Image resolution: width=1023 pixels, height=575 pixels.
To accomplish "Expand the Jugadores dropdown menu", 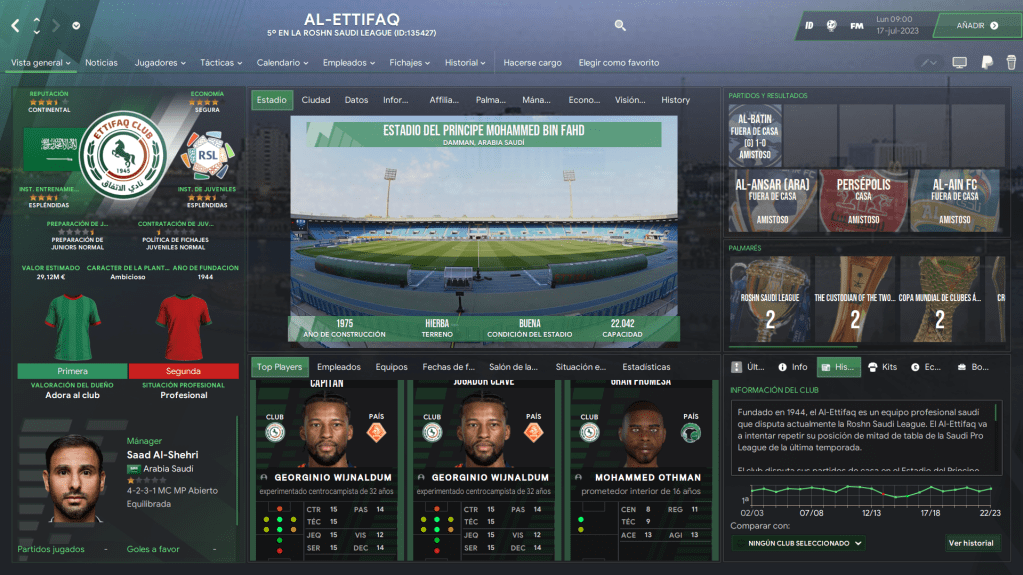I will 160,62.
